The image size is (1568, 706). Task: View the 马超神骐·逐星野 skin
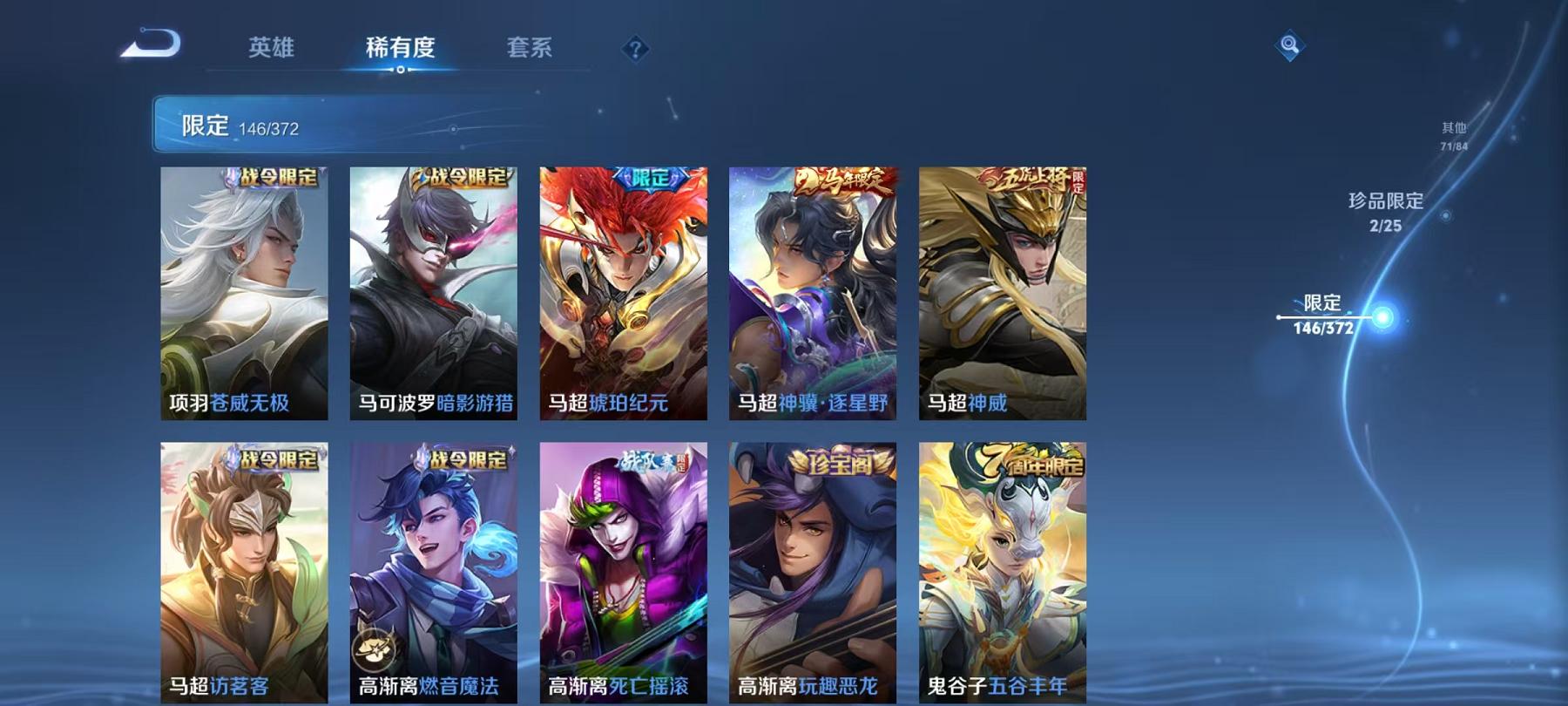coord(814,296)
